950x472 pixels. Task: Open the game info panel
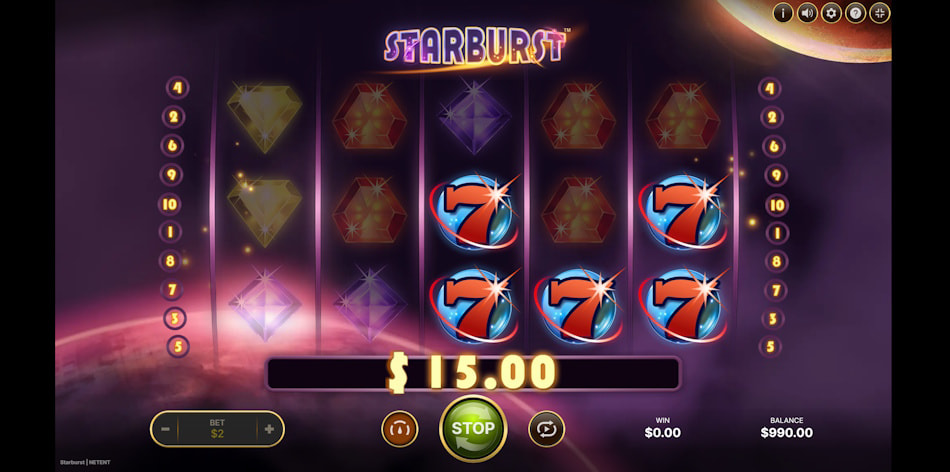782,13
